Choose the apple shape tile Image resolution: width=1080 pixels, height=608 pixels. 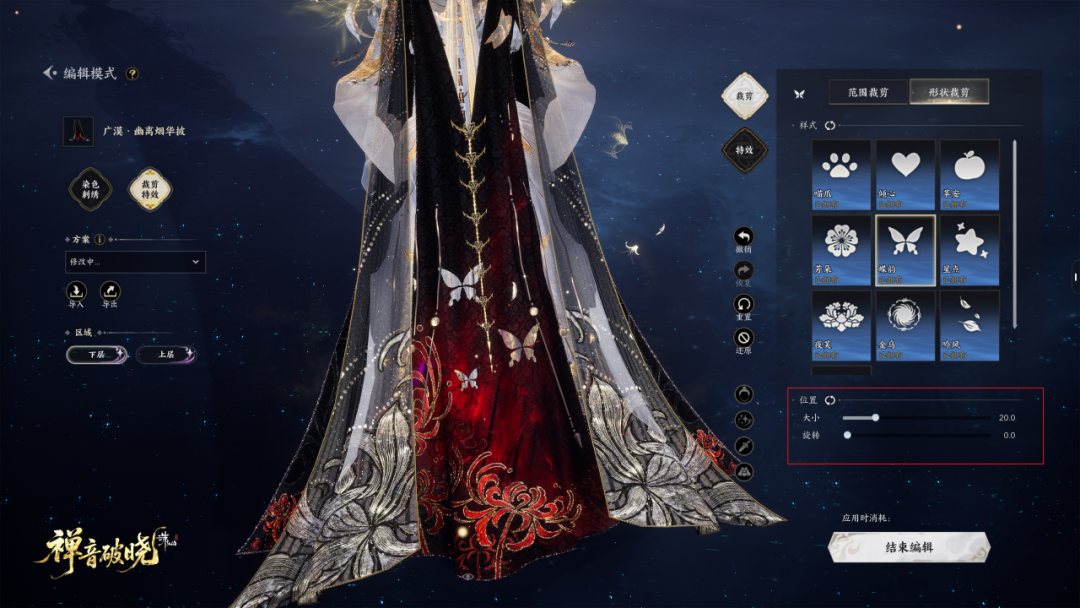coord(969,170)
